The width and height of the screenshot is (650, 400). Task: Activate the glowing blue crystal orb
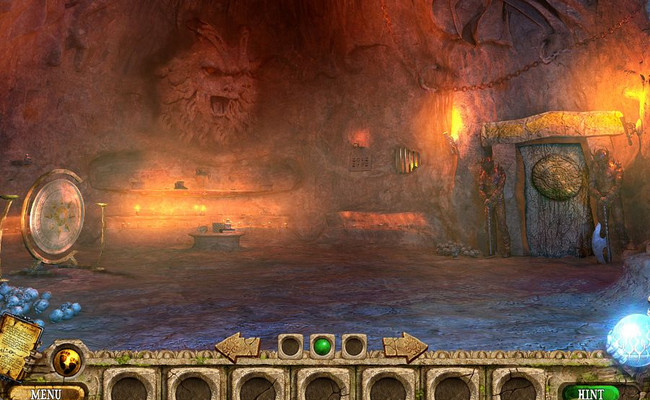pyautogui.click(x=631, y=336)
